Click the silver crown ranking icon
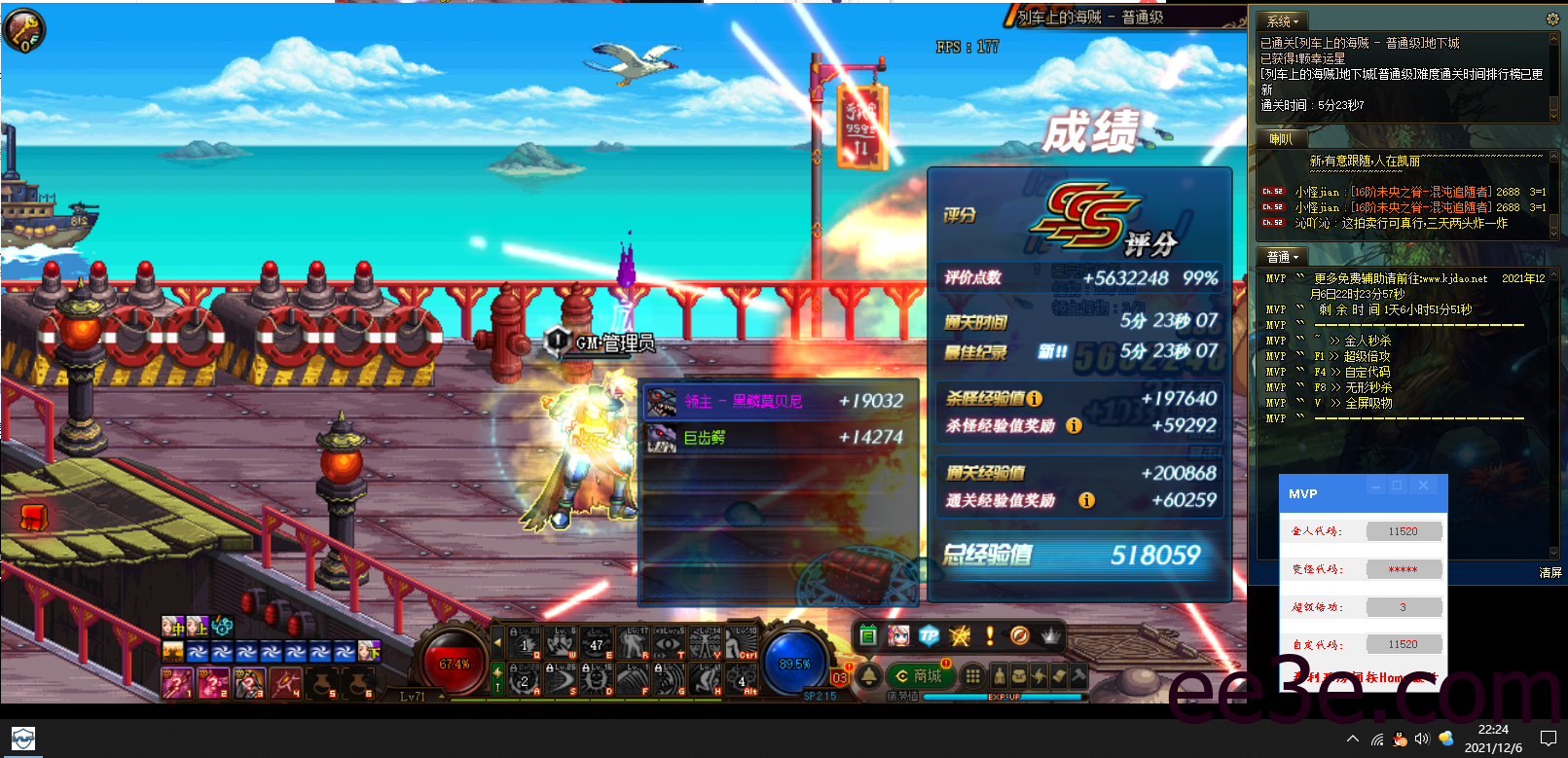The height and width of the screenshot is (758, 1568). (1051, 635)
